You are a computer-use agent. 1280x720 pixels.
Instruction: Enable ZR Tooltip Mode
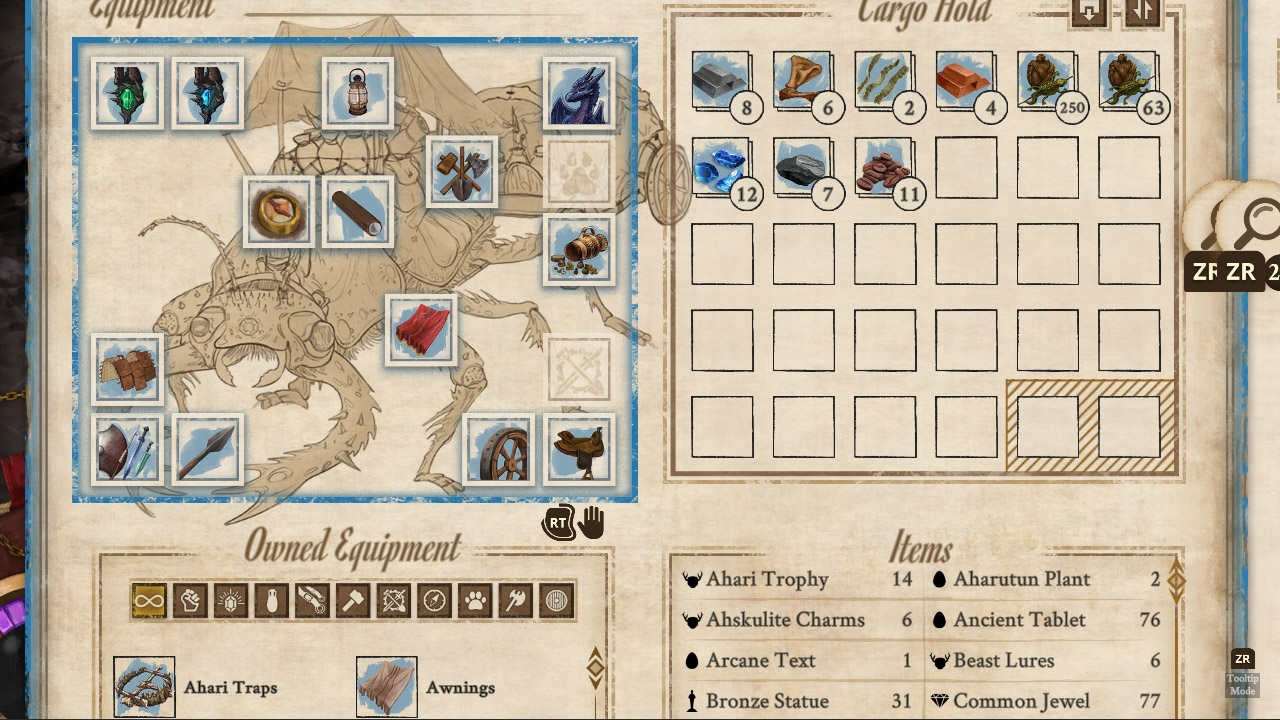pos(1243,663)
